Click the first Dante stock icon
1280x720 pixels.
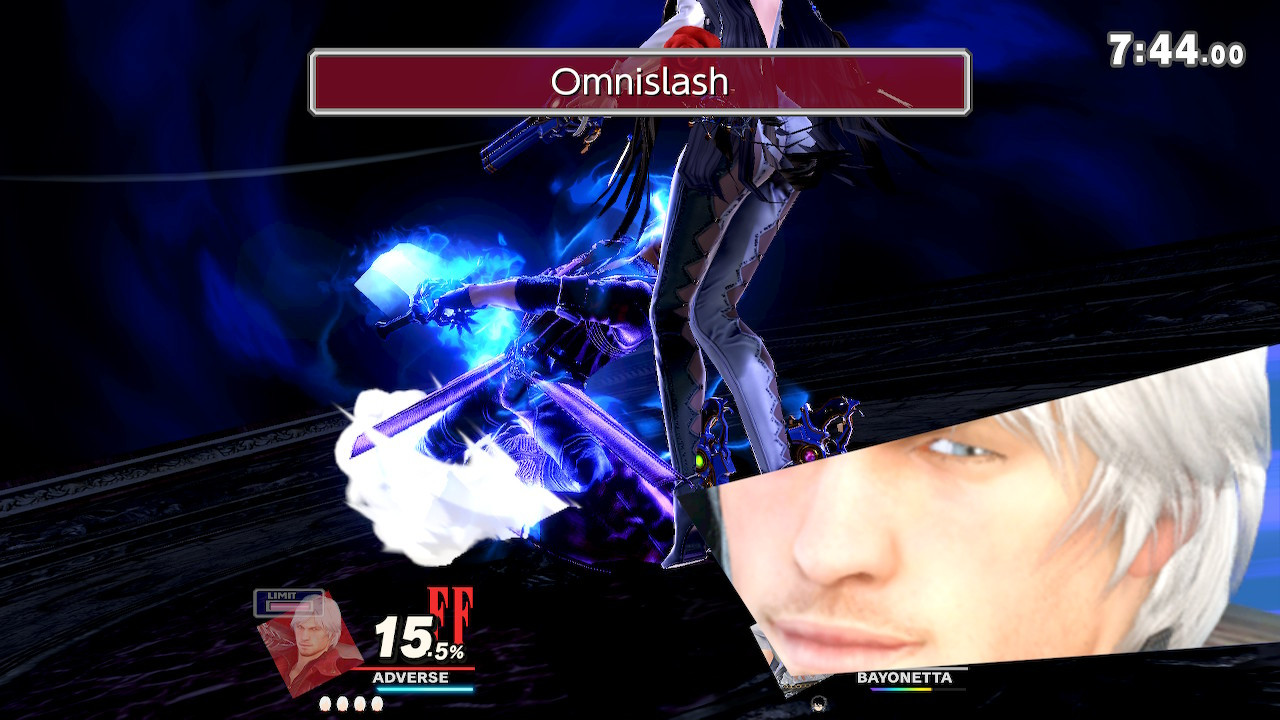pyautogui.click(x=325, y=703)
